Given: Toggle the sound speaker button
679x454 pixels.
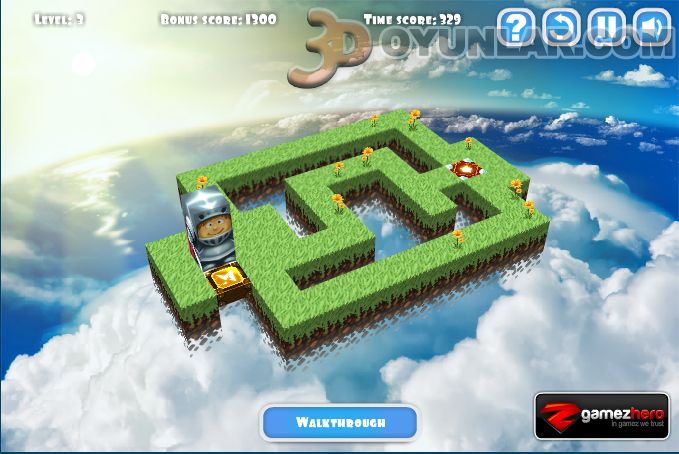Looking at the screenshot, I should click(652, 27).
